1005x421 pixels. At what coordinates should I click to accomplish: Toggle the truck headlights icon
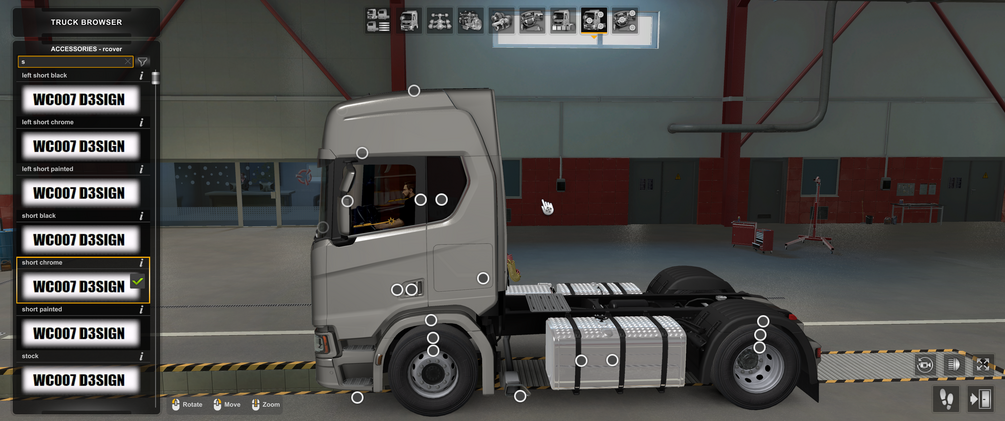(953, 365)
